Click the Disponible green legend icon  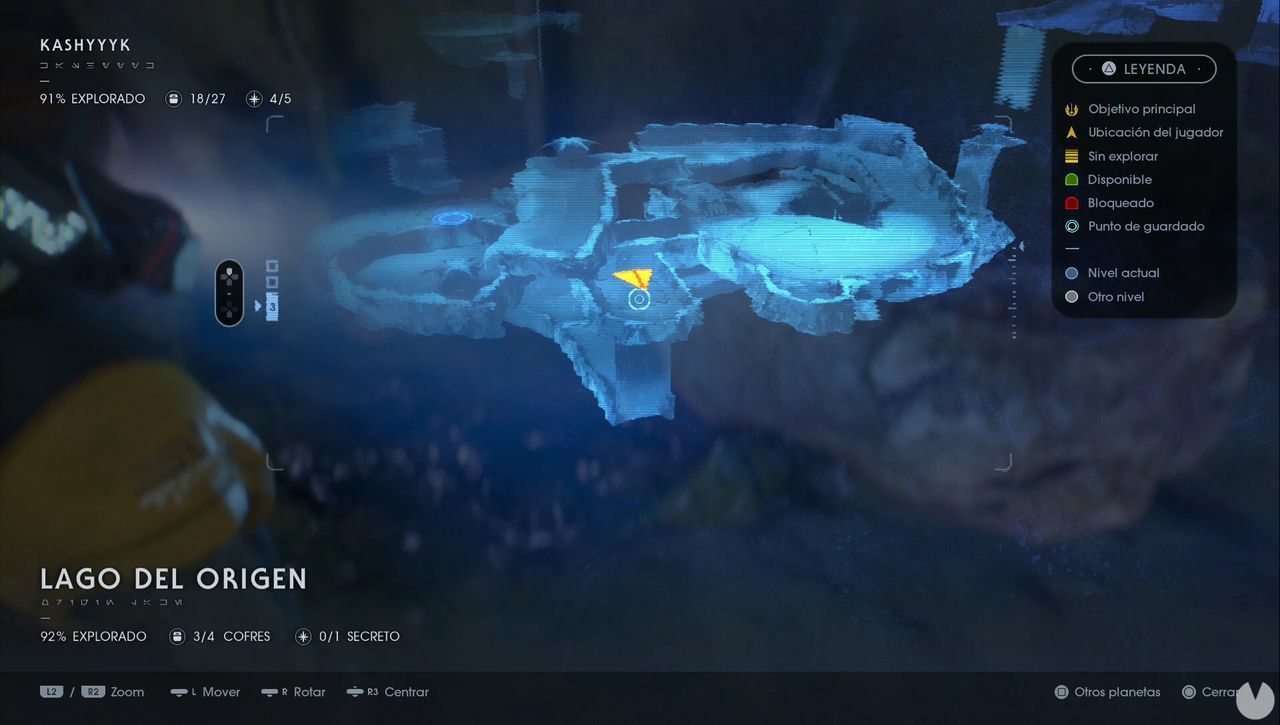click(x=1071, y=179)
